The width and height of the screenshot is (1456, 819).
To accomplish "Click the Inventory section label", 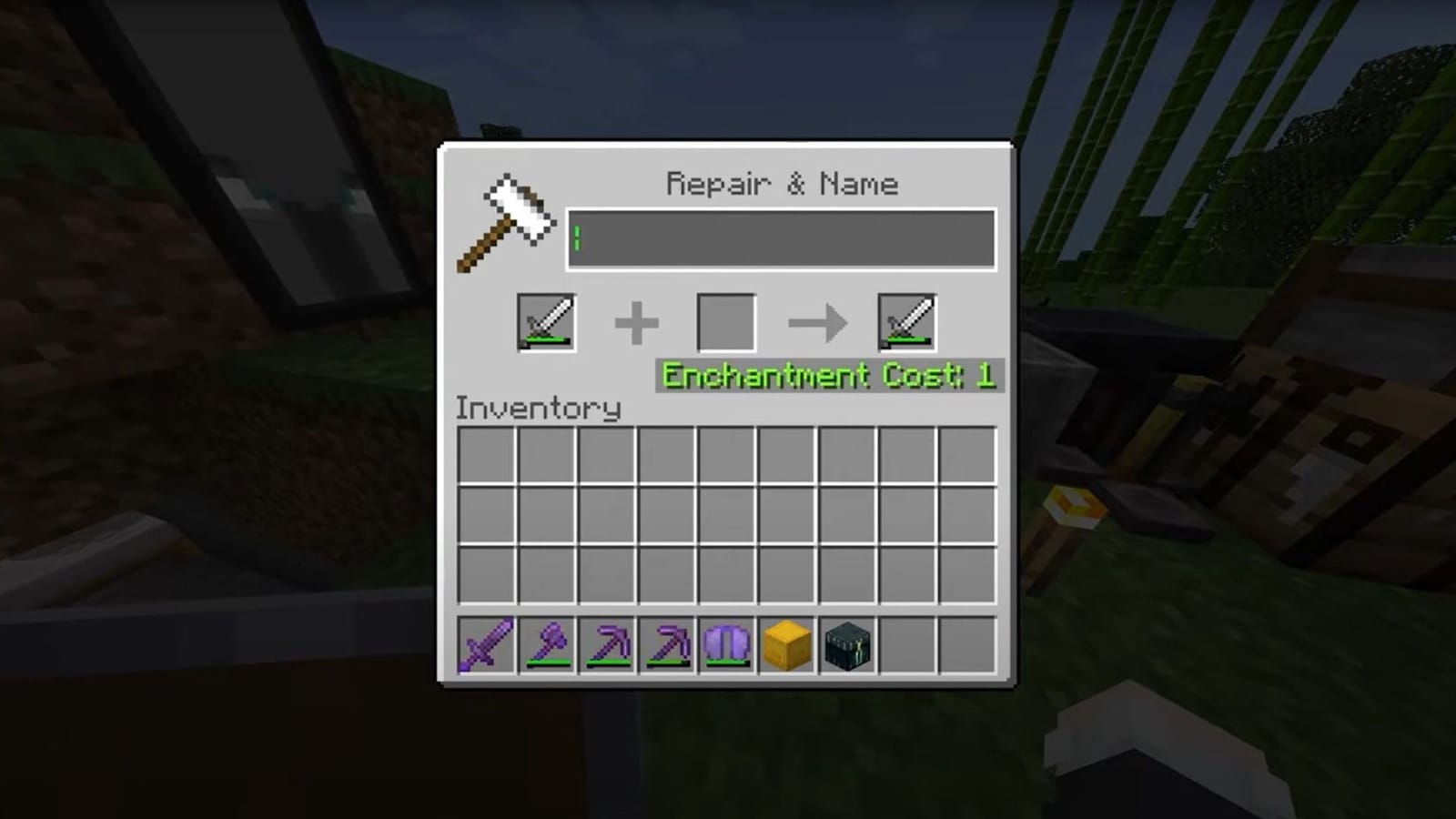I will [x=538, y=409].
